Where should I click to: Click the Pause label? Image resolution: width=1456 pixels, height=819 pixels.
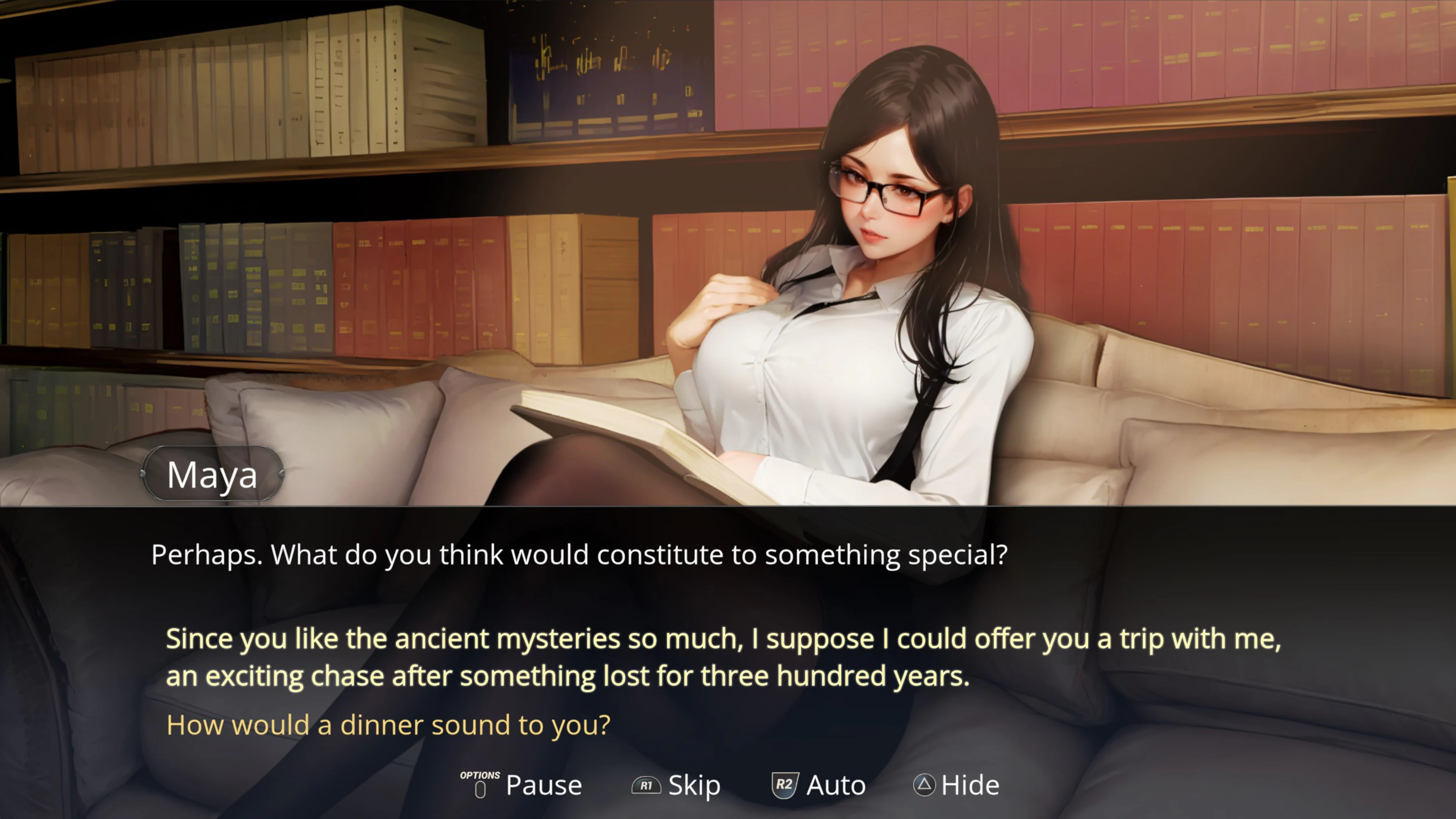click(x=544, y=785)
